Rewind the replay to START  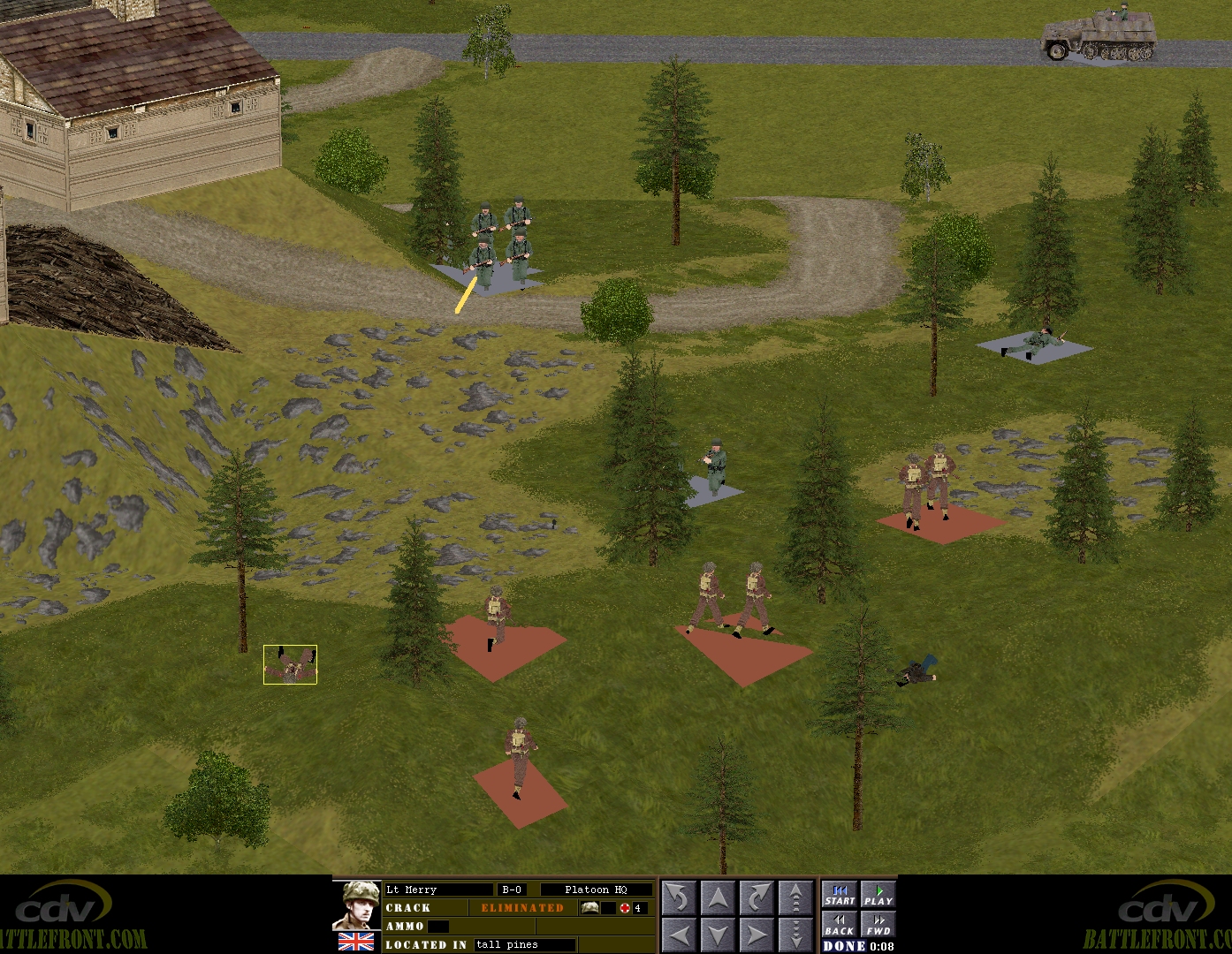click(840, 895)
